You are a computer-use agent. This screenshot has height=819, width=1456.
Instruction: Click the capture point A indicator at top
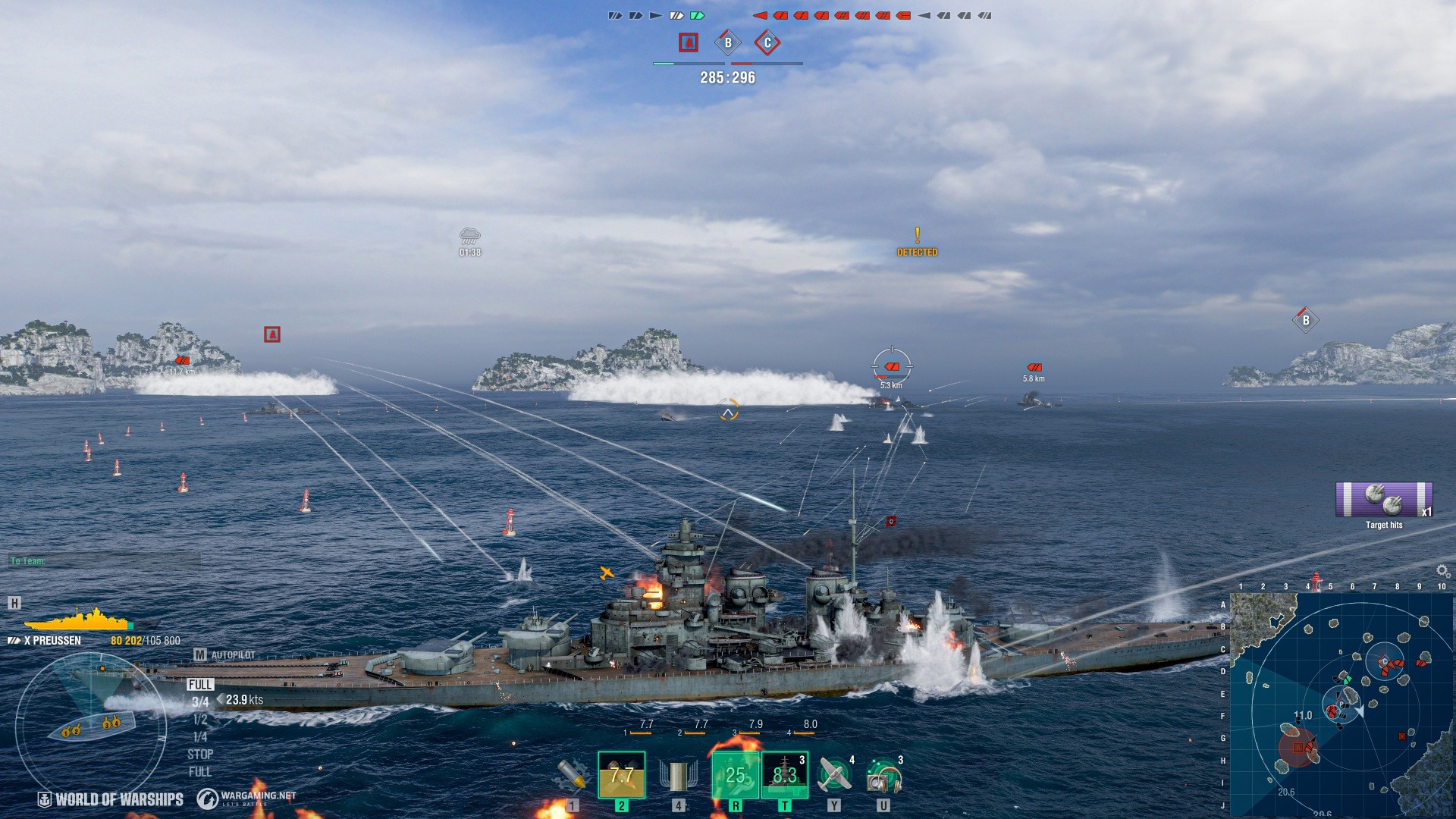688,43
